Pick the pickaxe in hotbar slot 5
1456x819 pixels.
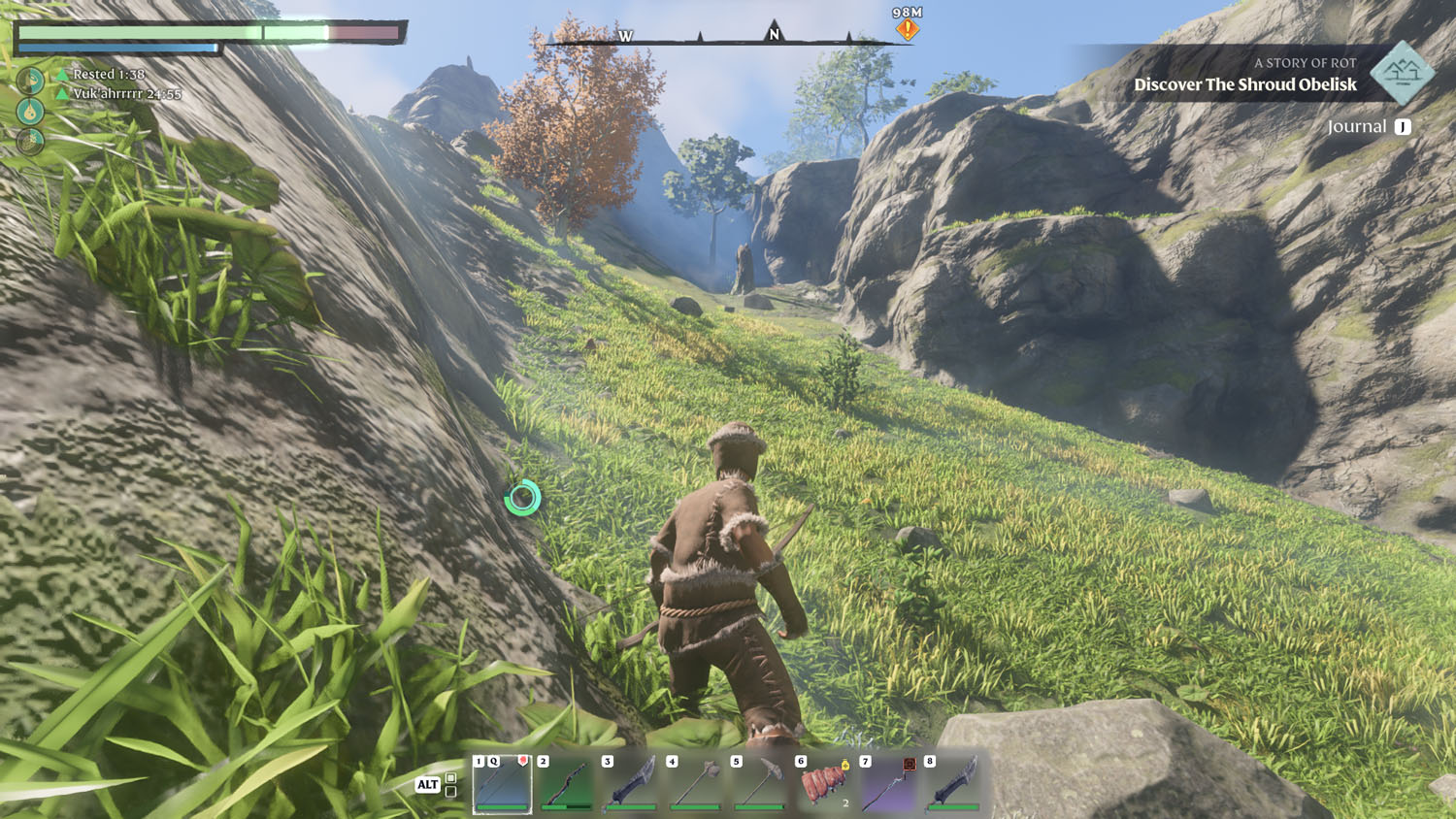click(760, 784)
